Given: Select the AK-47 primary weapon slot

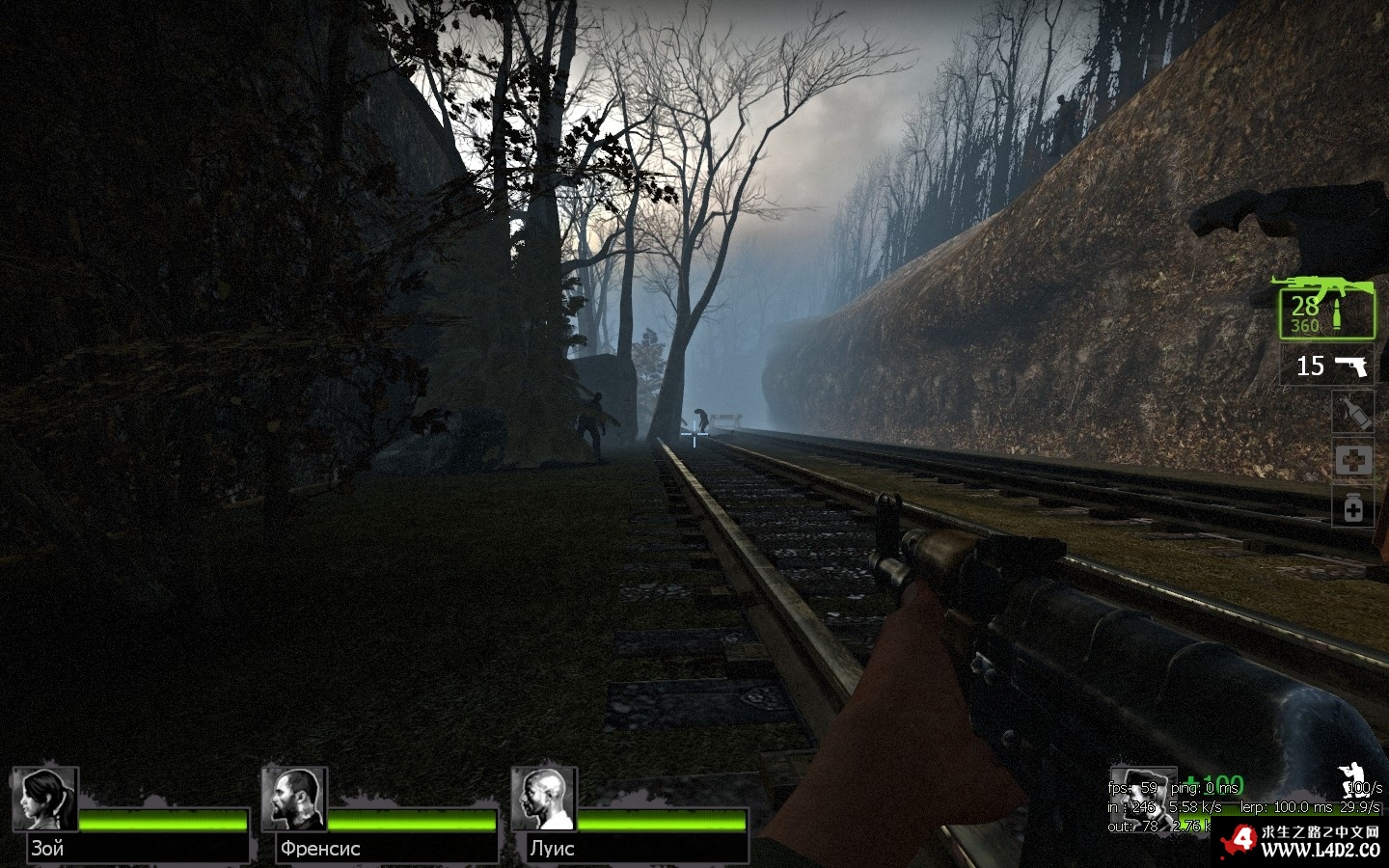Looking at the screenshot, I should (x=1326, y=309).
